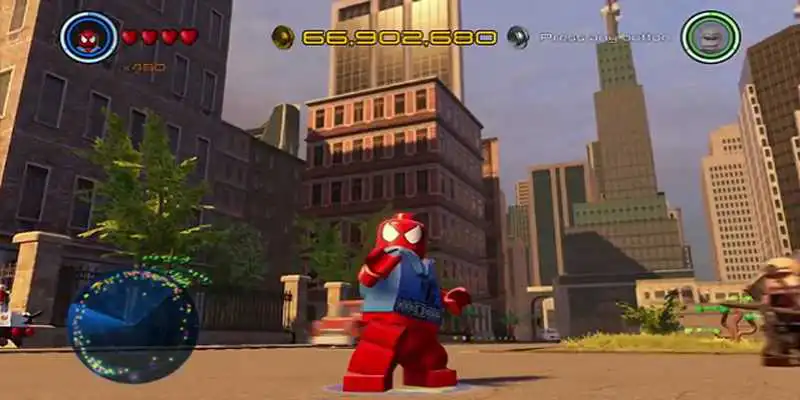
Task: Select the Spider-Man character portrait
Action: tap(88, 38)
